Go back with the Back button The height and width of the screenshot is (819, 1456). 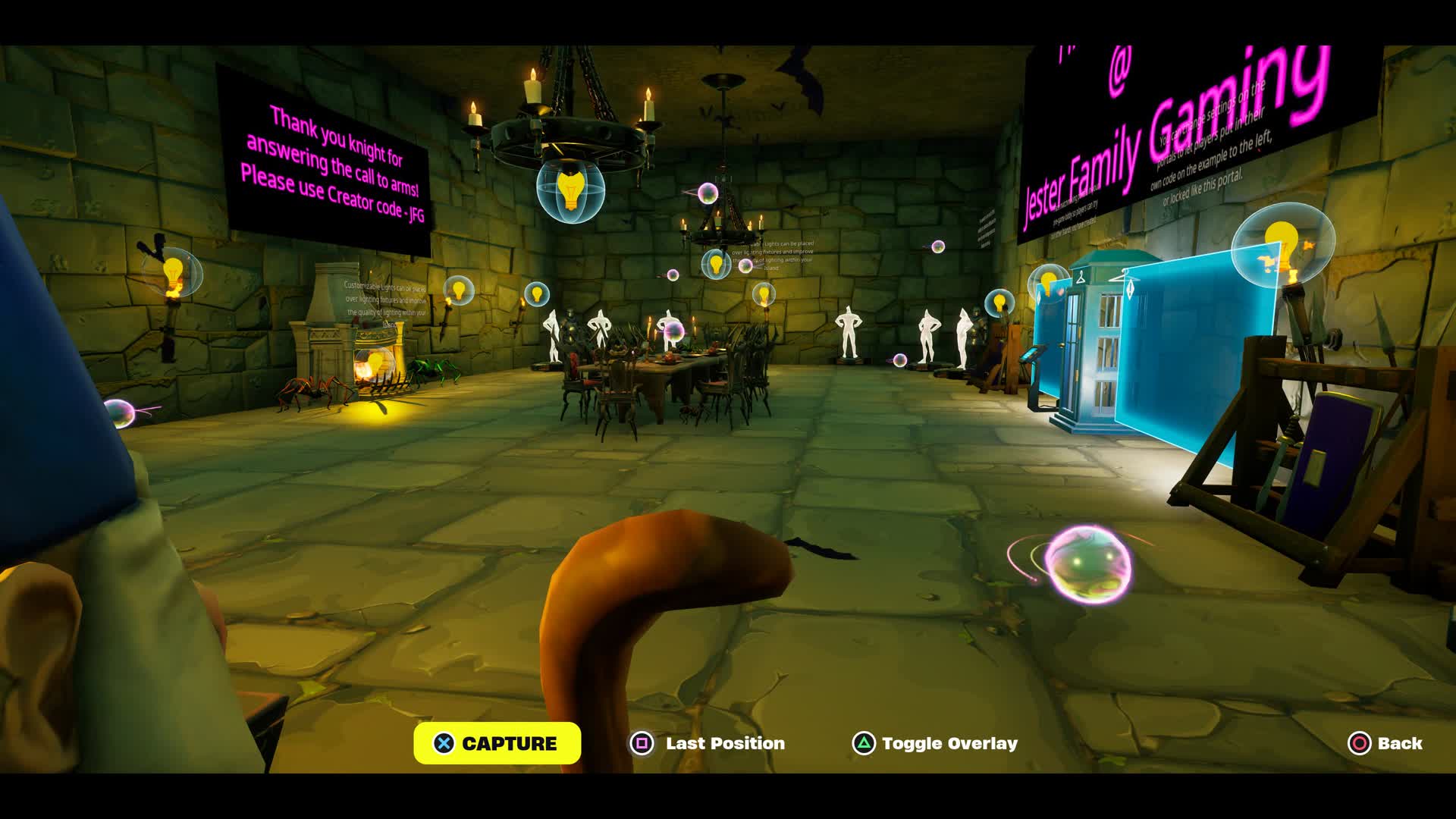(1385, 743)
